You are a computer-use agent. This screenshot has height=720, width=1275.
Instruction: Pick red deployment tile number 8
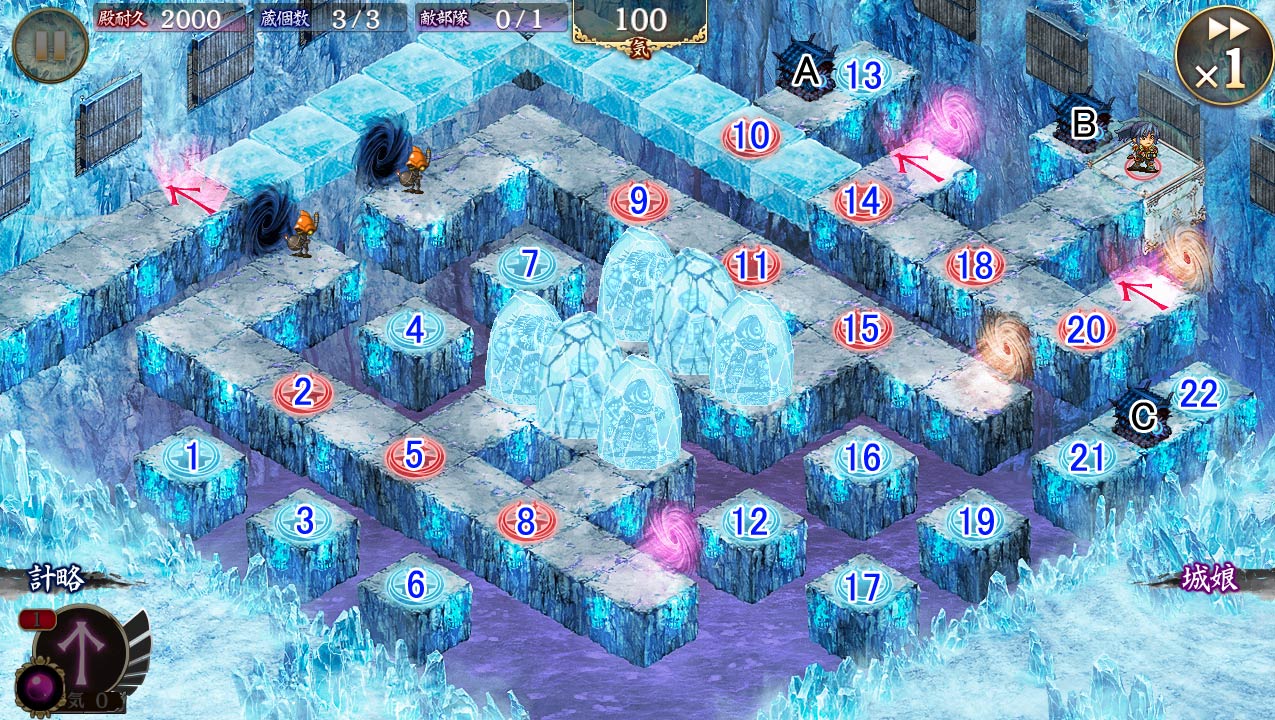point(527,520)
